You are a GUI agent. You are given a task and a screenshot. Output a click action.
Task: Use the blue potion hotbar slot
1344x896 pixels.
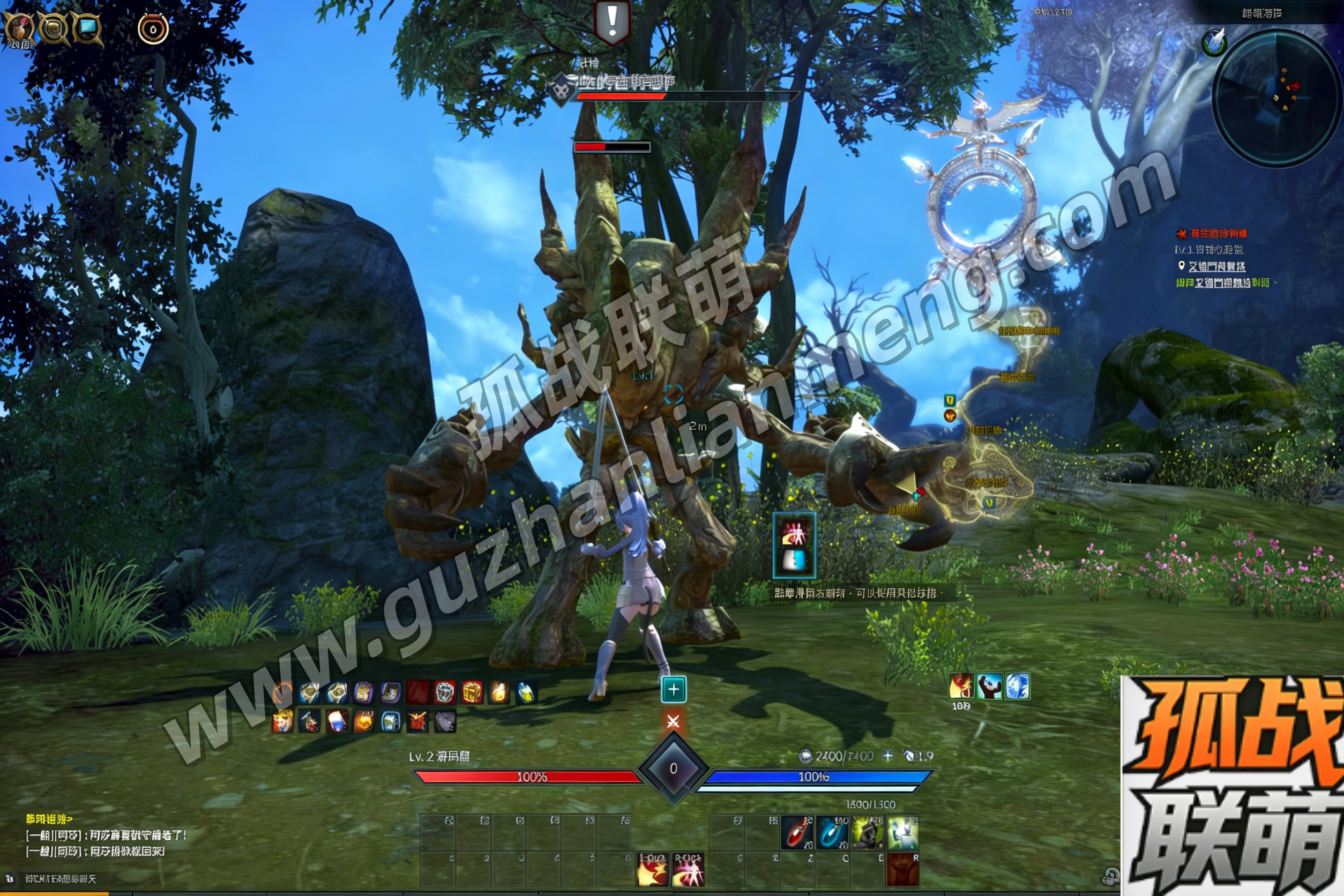click(x=832, y=833)
